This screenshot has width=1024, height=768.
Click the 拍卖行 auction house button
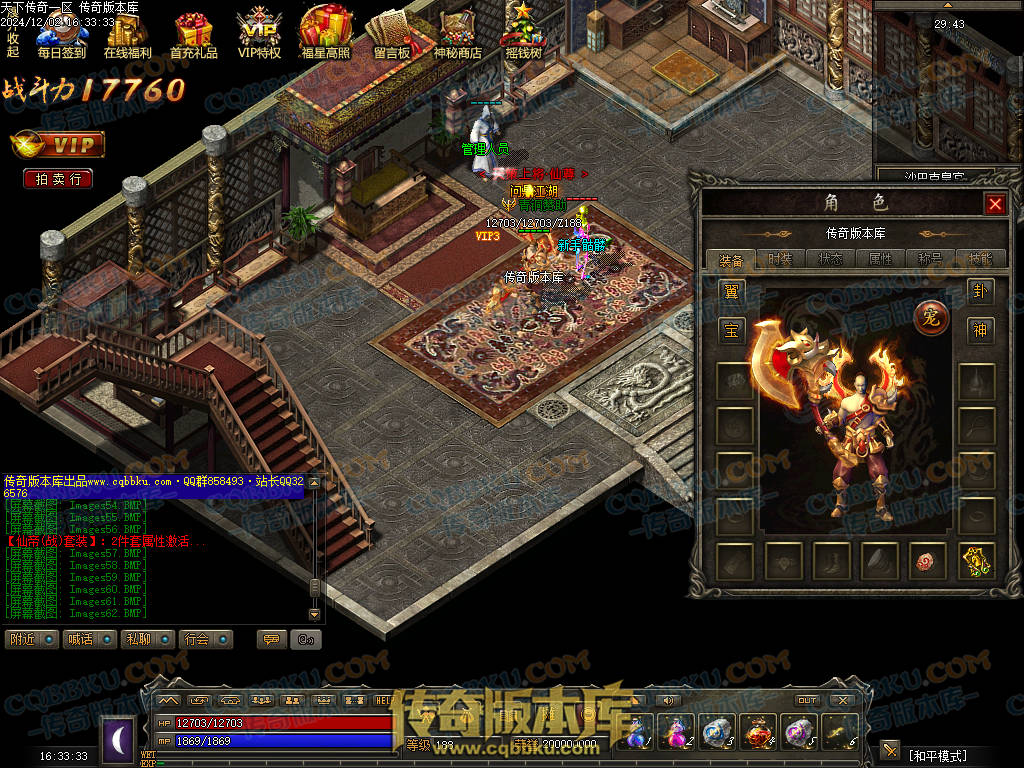(58, 179)
